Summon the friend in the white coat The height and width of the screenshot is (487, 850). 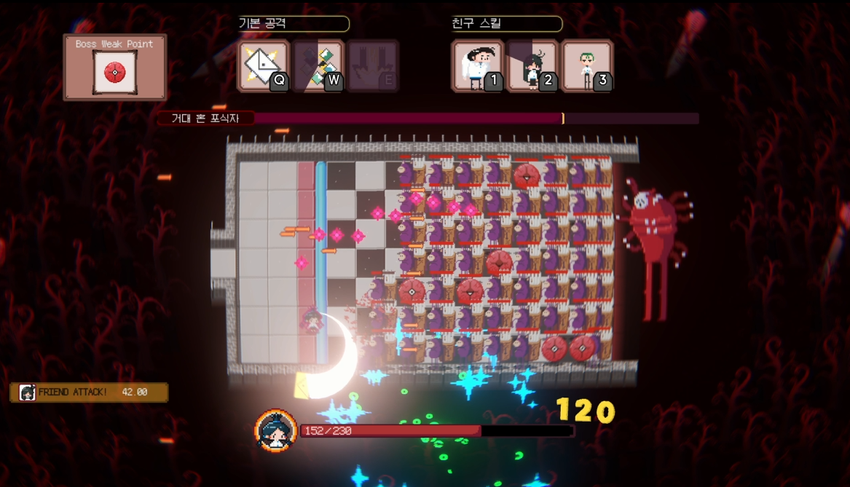tap(476, 66)
